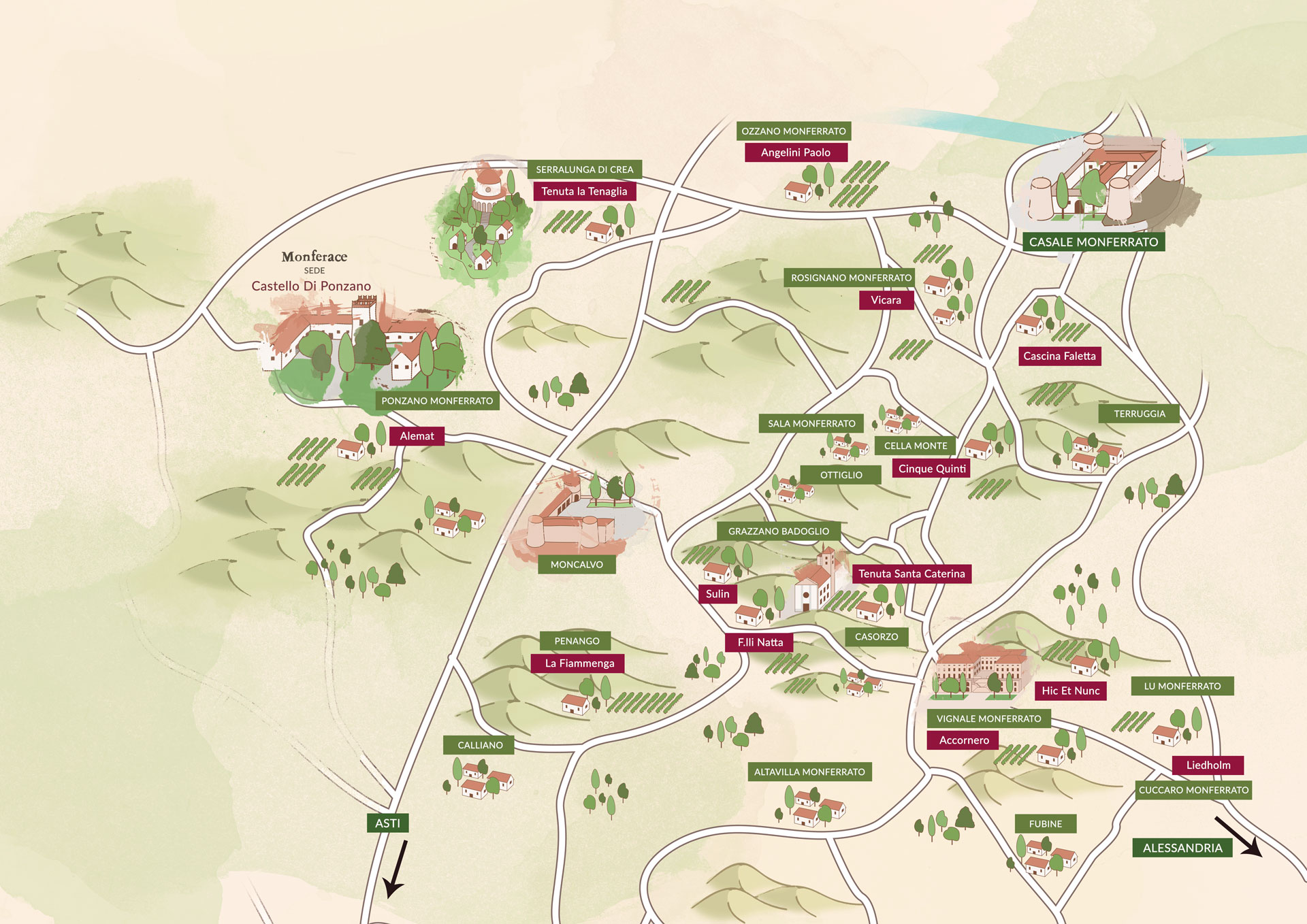
Task: Select the Tenuta Santa Caterina label
Action: [911, 574]
